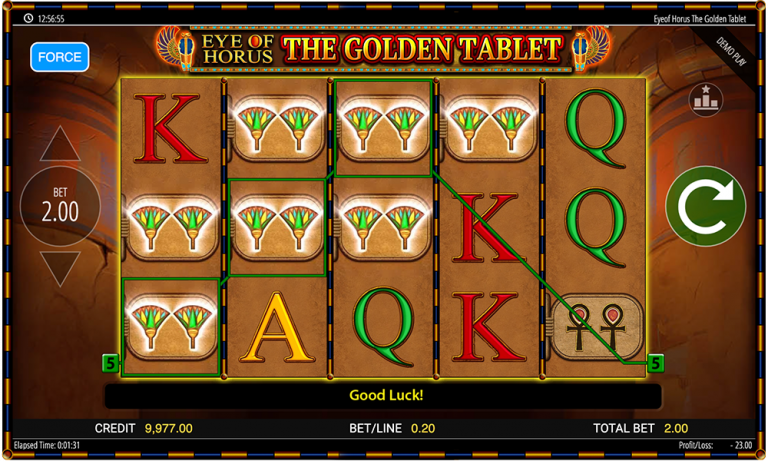Viewport: 768px width, 461px height.
Task: Decrease the bet with the down arrow
Action: [x=60, y=268]
